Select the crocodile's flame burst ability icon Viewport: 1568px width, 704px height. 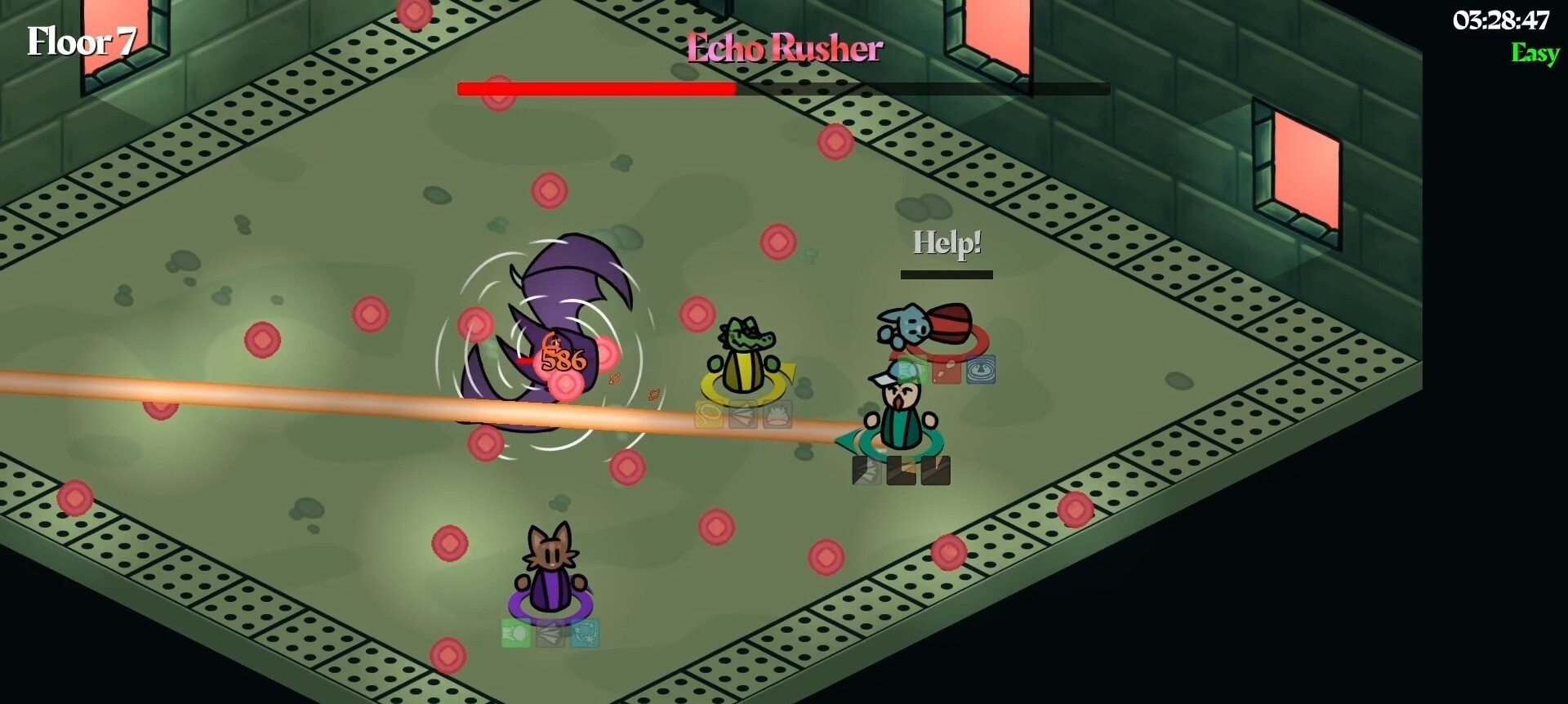[777, 415]
